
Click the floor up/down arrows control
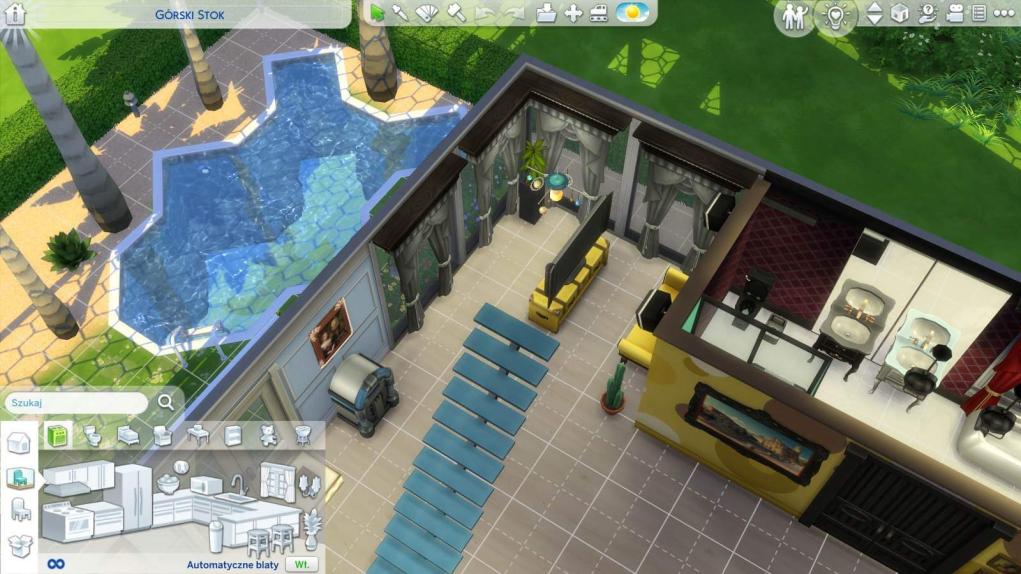(874, 14)
